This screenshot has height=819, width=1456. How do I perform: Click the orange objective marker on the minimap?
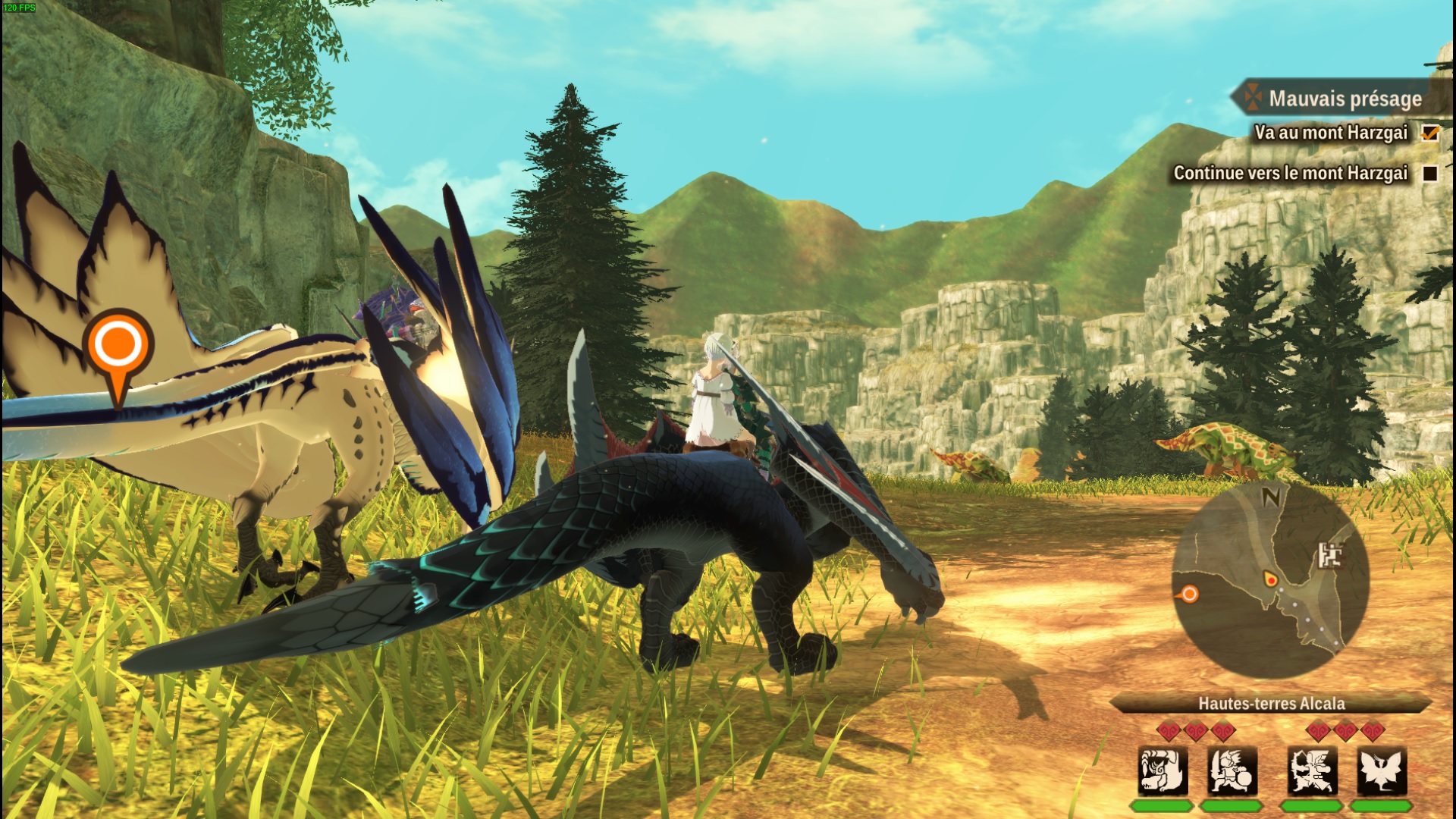point(1189,595)
